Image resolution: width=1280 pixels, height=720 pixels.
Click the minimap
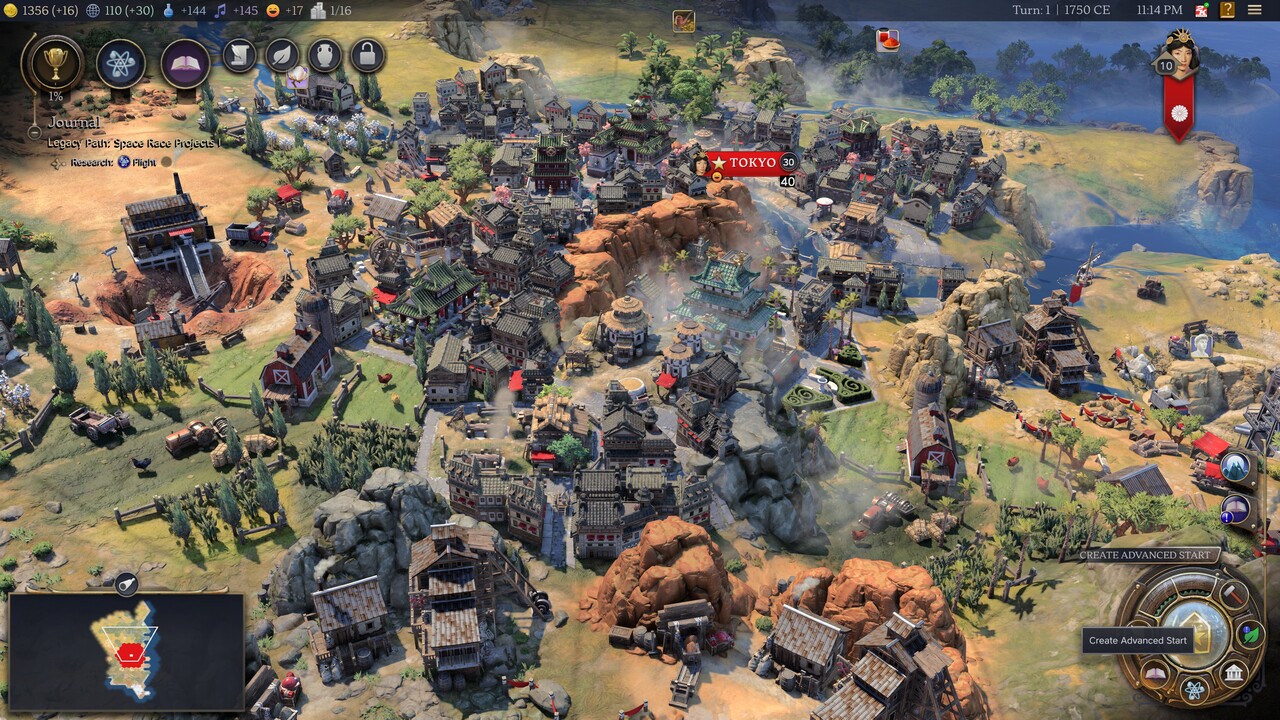point(126,650)
